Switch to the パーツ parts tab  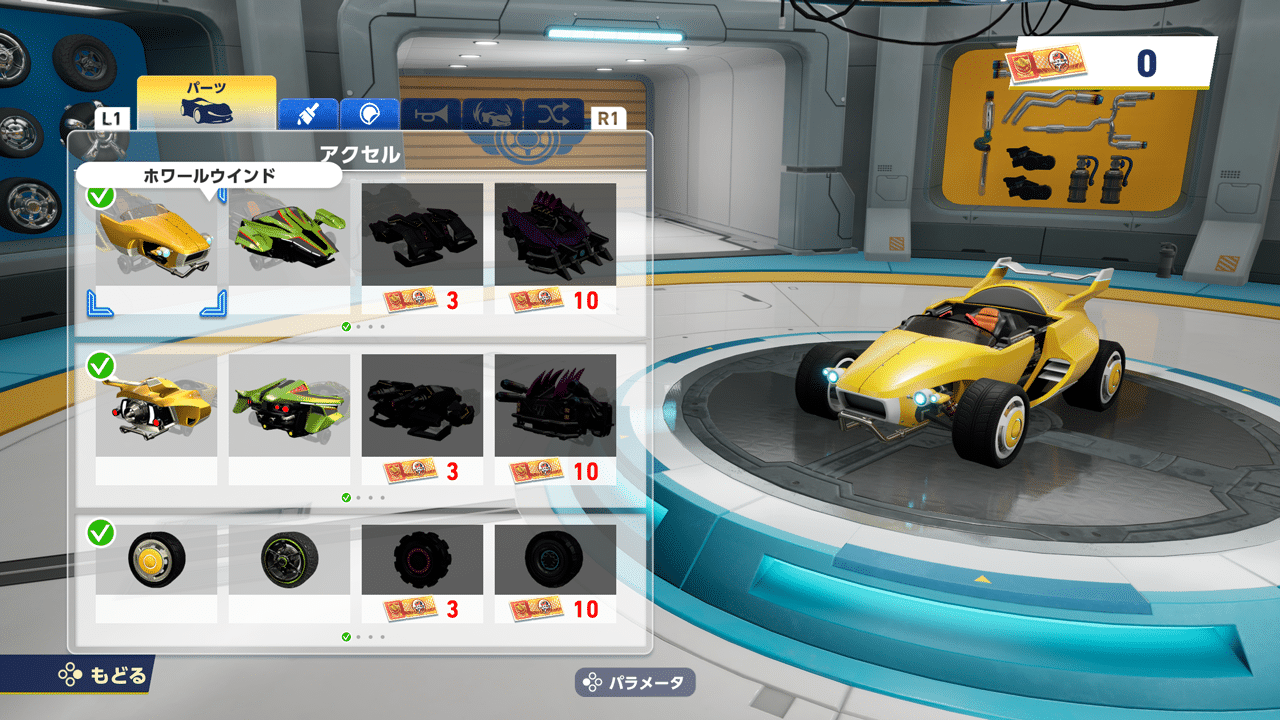pyautogui.click(x=206, y=101)
